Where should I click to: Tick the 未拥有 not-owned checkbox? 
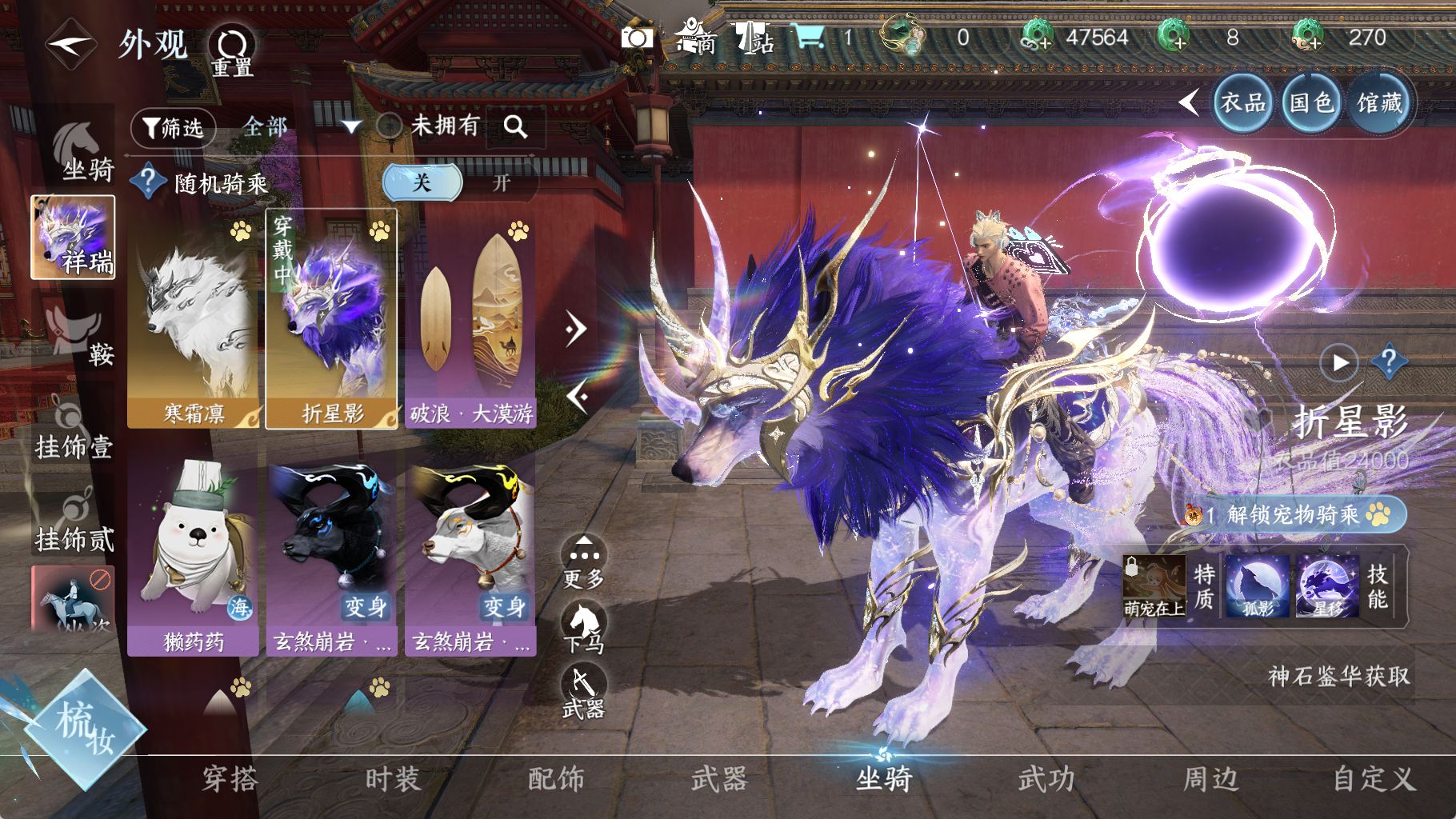[389, 126]
